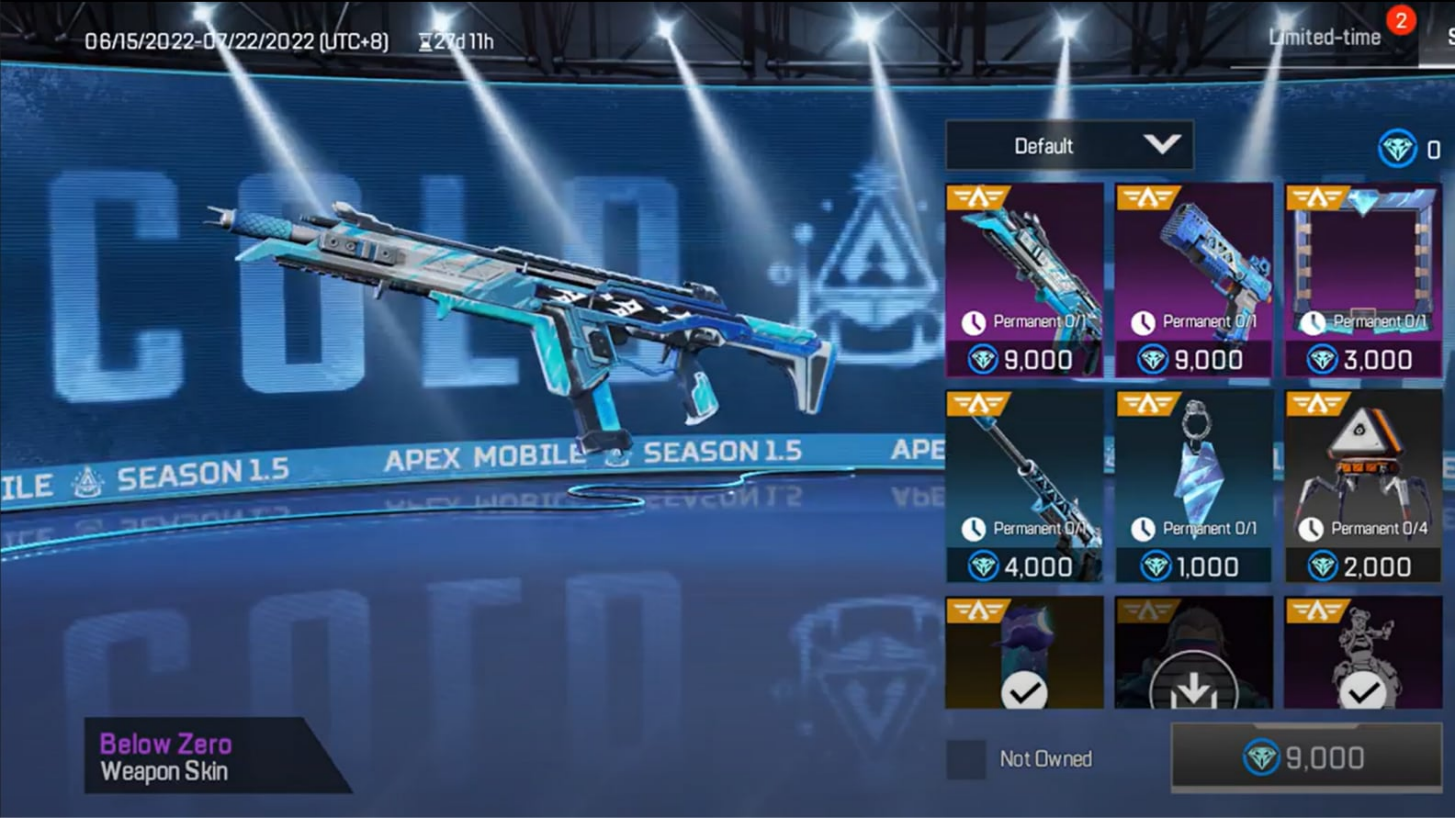
Task: Click the checkmark on the Rampart figure item
Action: (1361, 692)
